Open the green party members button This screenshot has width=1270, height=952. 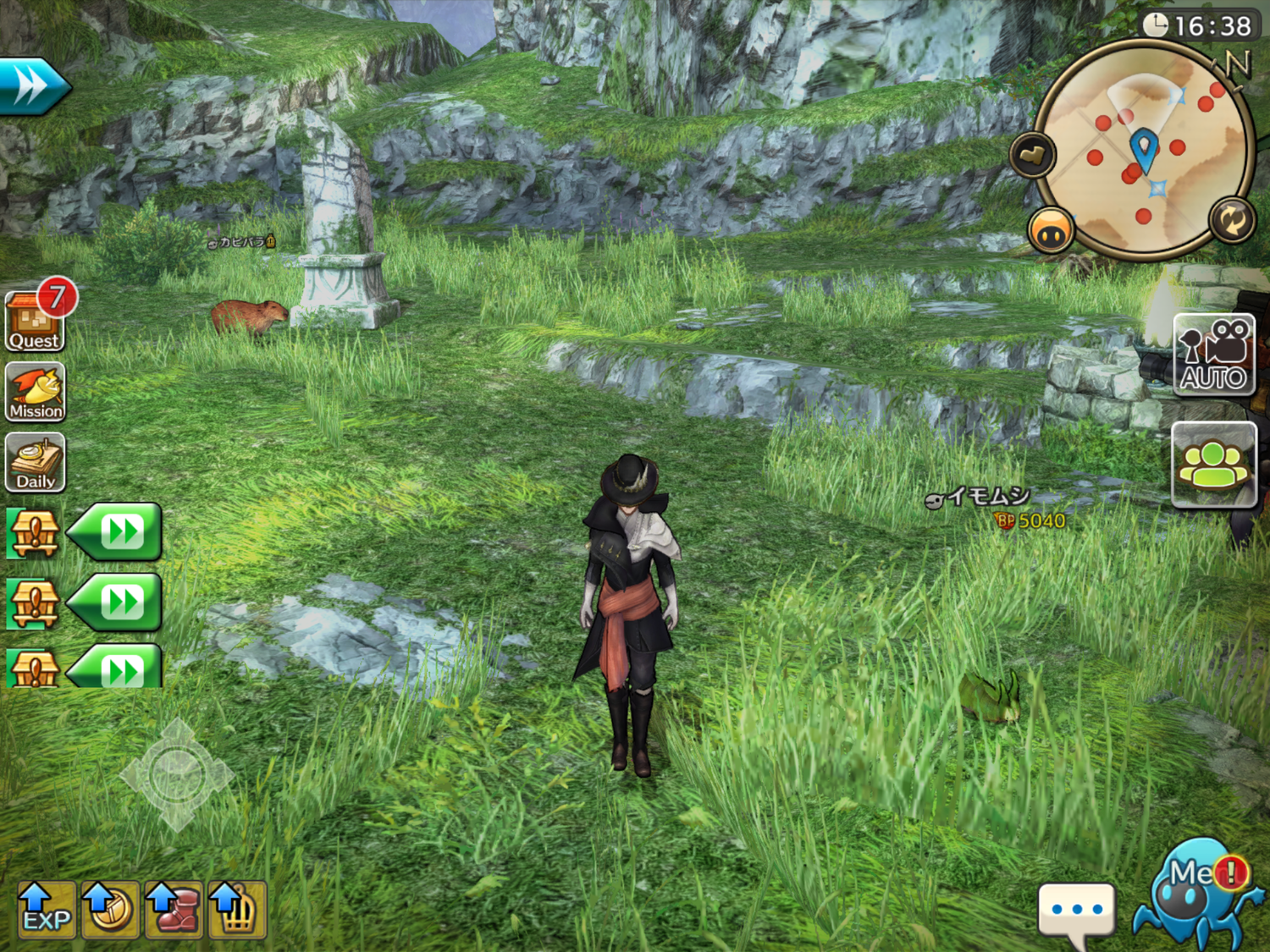1214,465
